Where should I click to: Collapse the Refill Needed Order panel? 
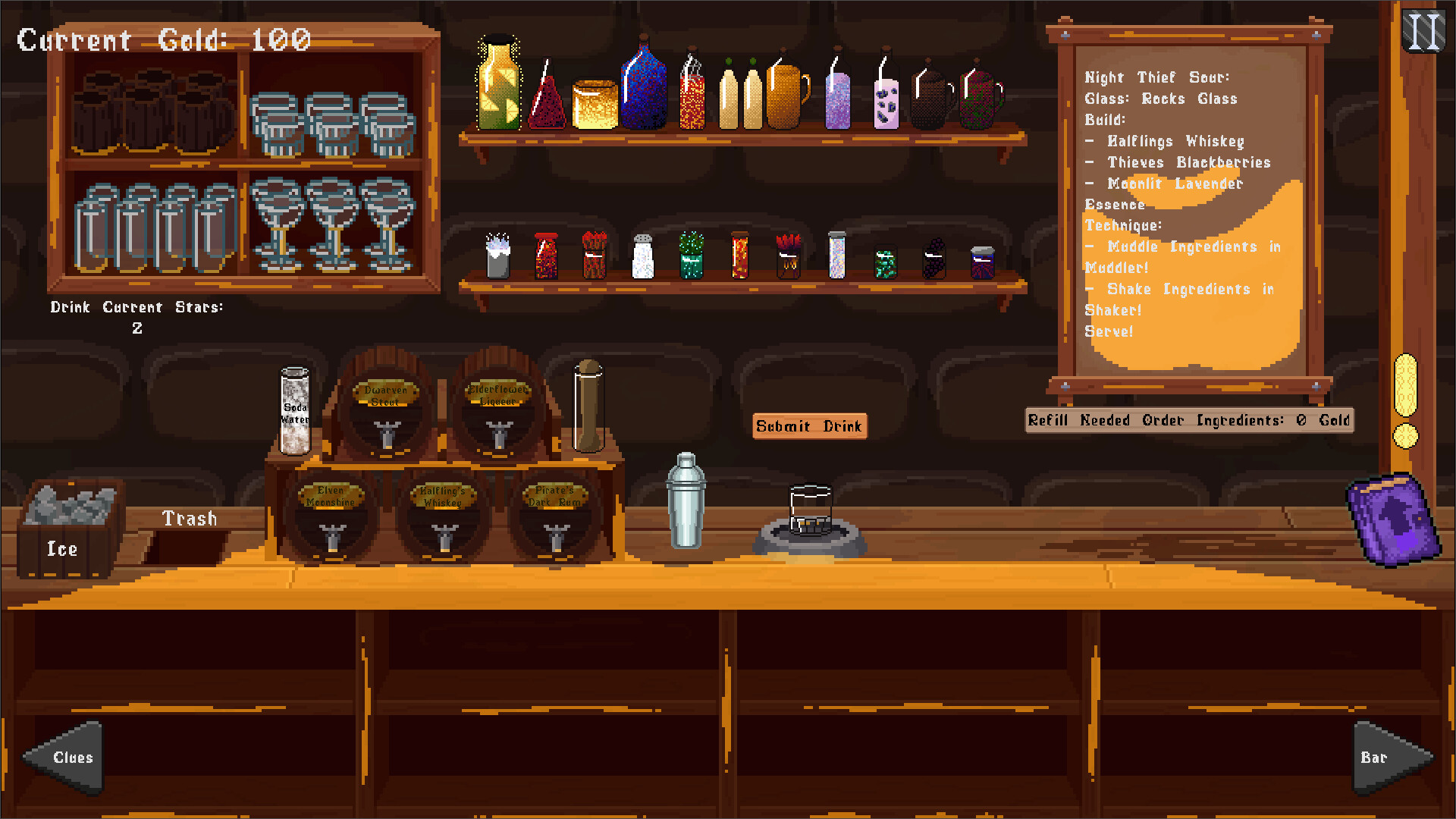1188,420
